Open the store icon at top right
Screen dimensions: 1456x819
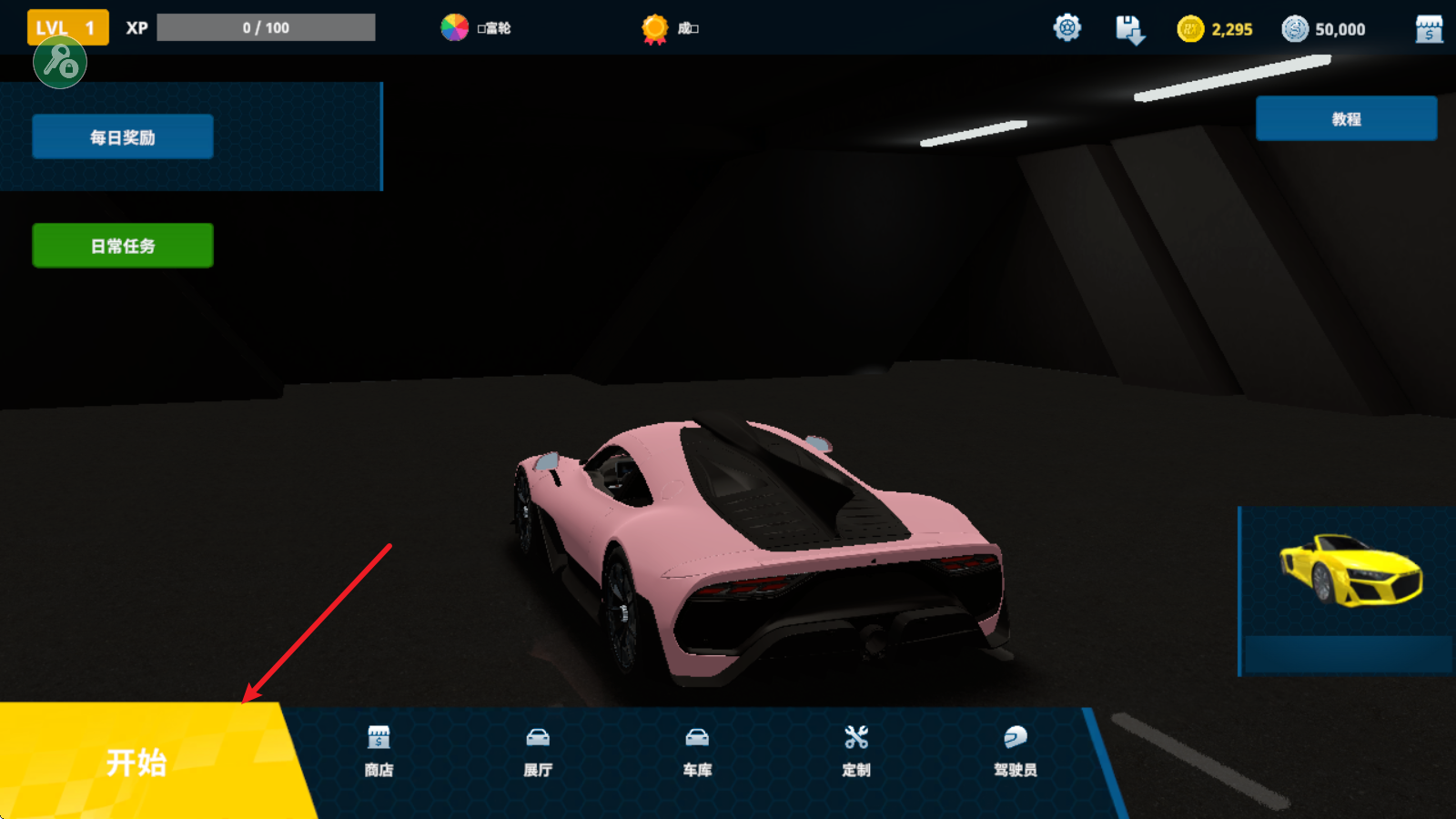pos(1430,28)
